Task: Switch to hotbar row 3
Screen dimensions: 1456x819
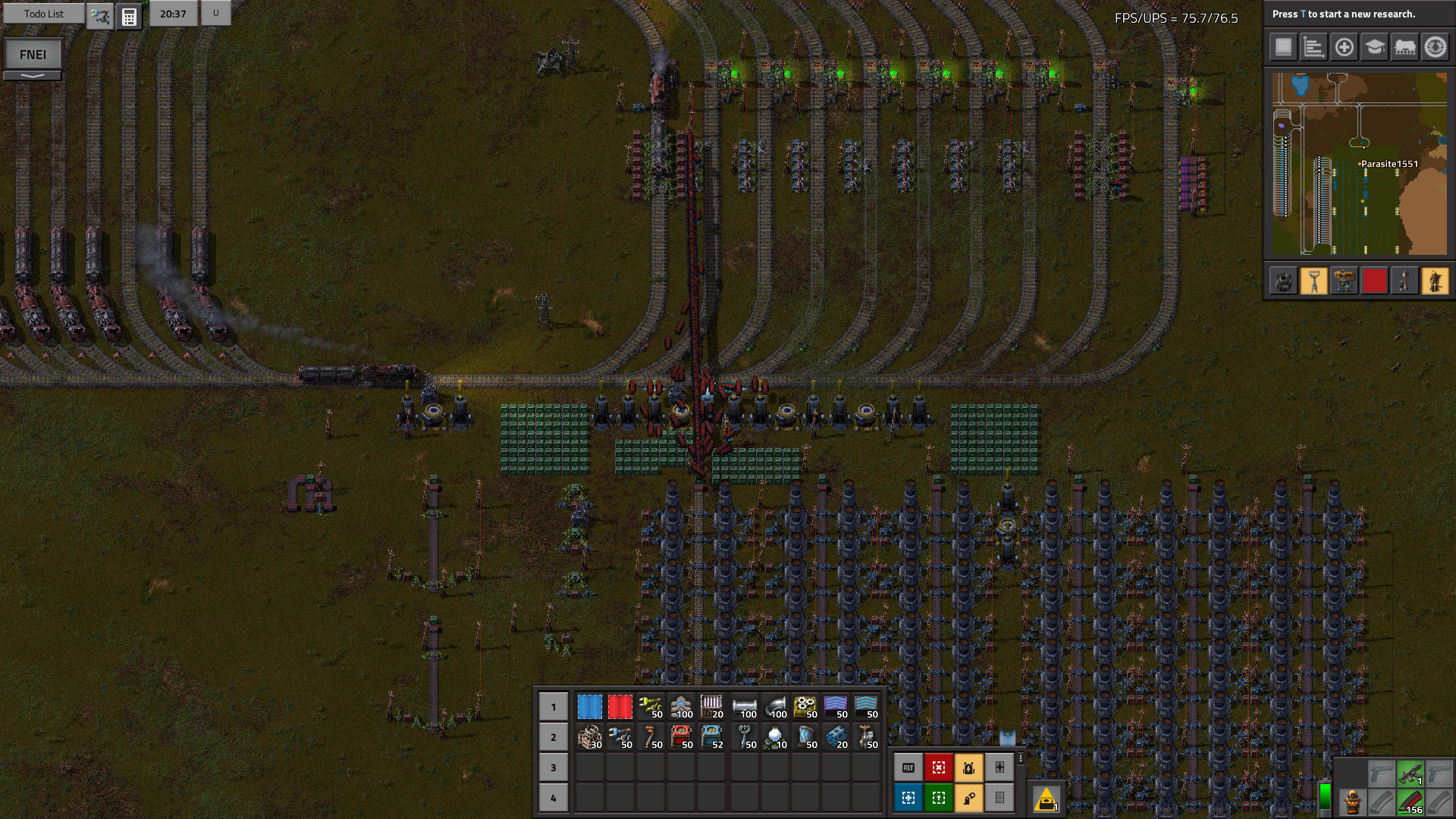Action: pyautogui.click(x=554, y=767)
